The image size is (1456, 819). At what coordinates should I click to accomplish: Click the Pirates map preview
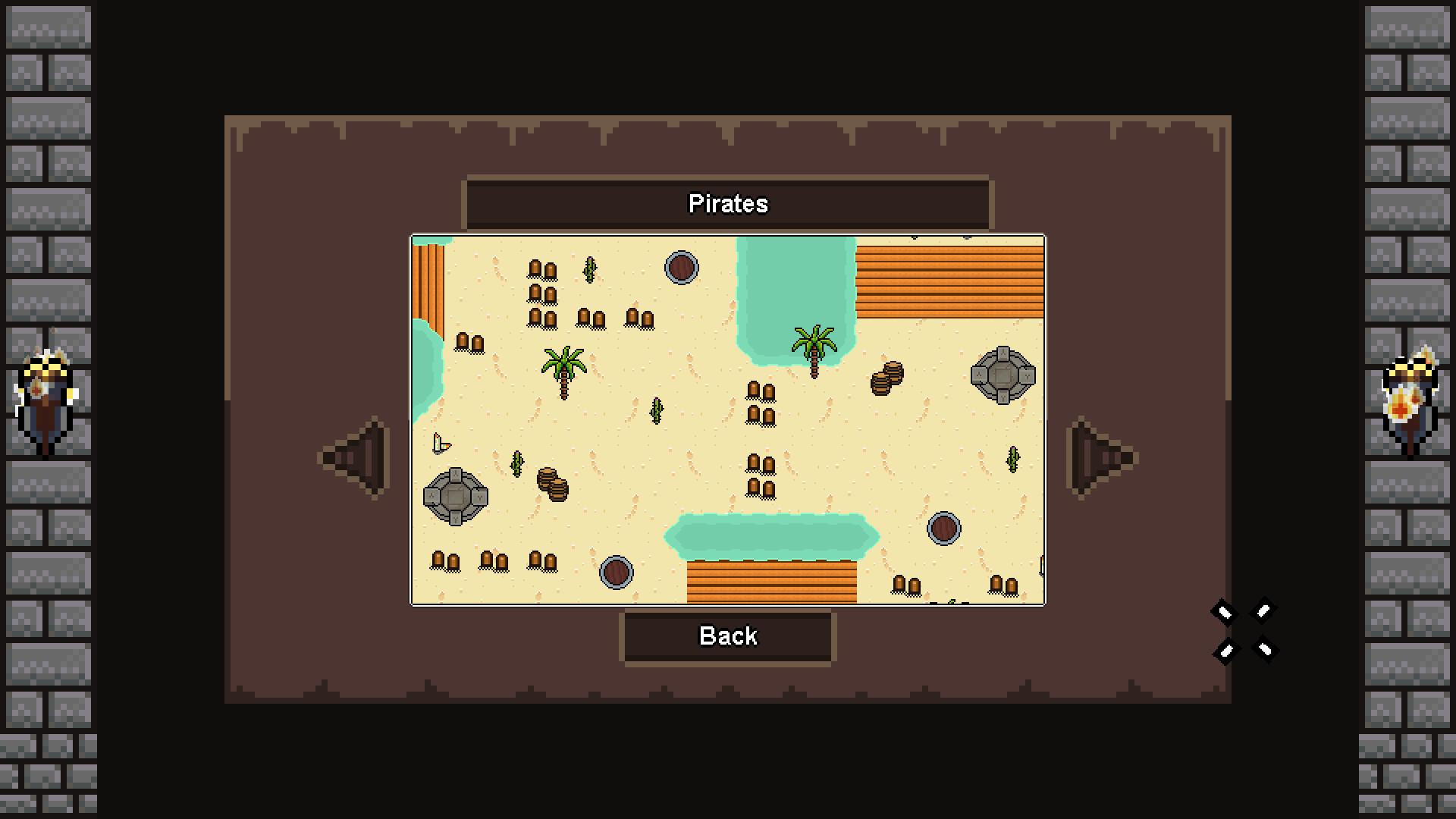[728, 419]
